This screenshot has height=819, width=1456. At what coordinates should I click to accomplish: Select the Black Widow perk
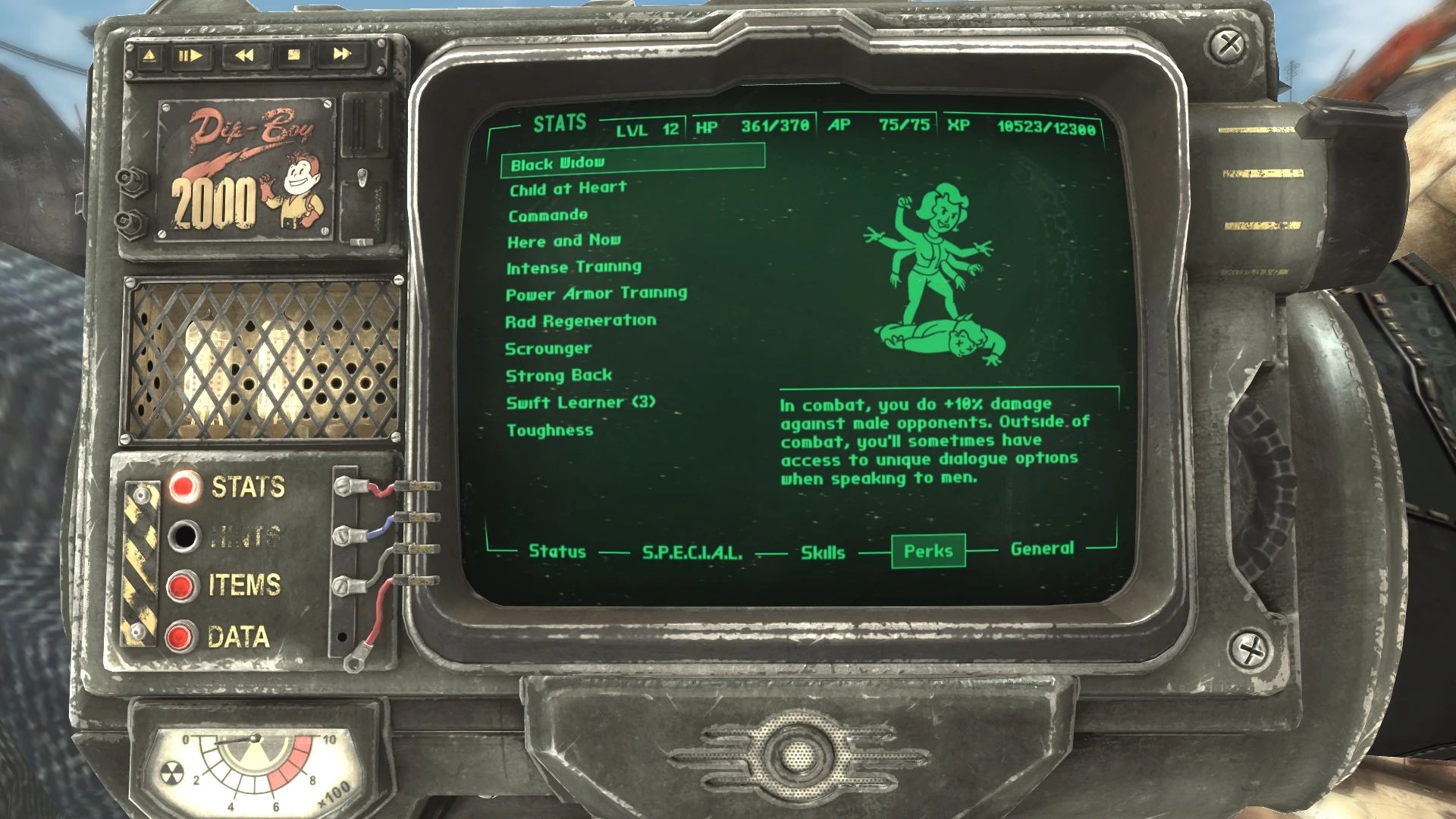pyautogui.click(x=559, y=164)
